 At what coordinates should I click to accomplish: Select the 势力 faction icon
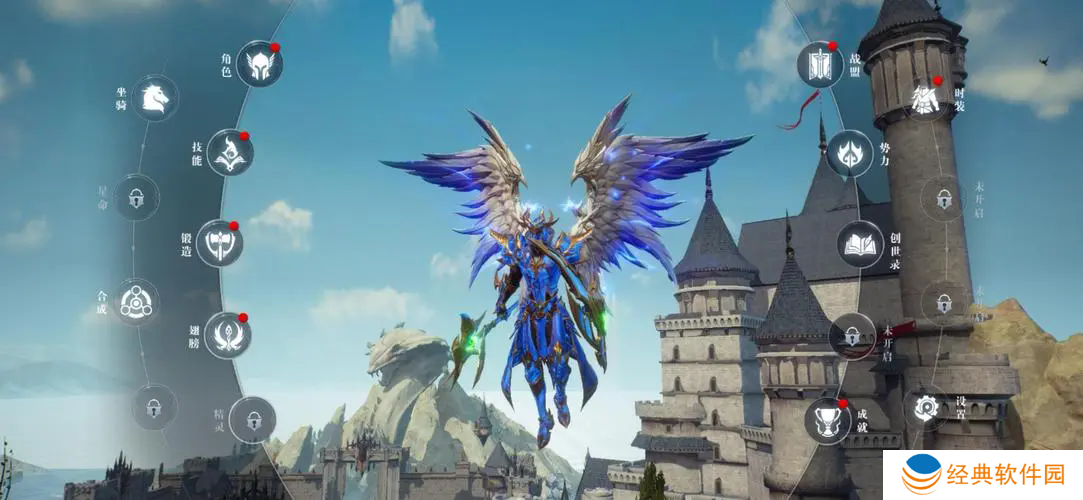tap(849, 153)
